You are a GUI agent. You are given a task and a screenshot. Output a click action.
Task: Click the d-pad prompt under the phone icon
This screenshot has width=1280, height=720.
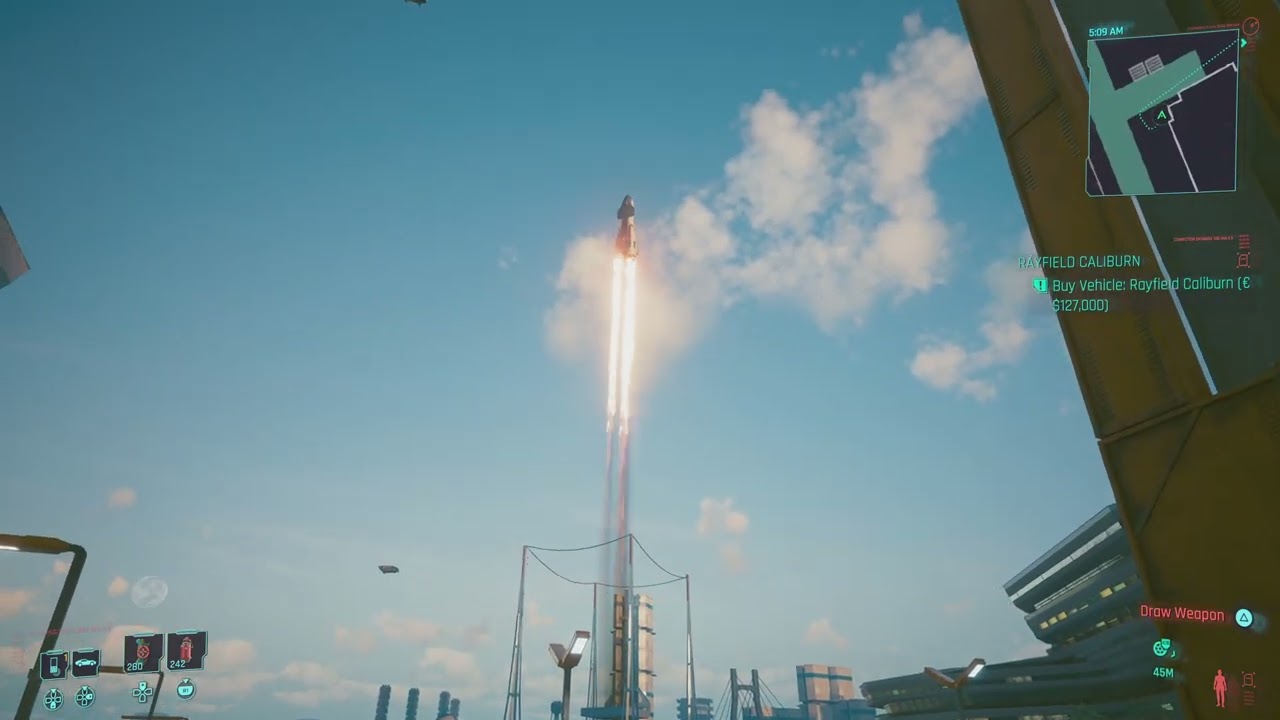tap(53, 697)
